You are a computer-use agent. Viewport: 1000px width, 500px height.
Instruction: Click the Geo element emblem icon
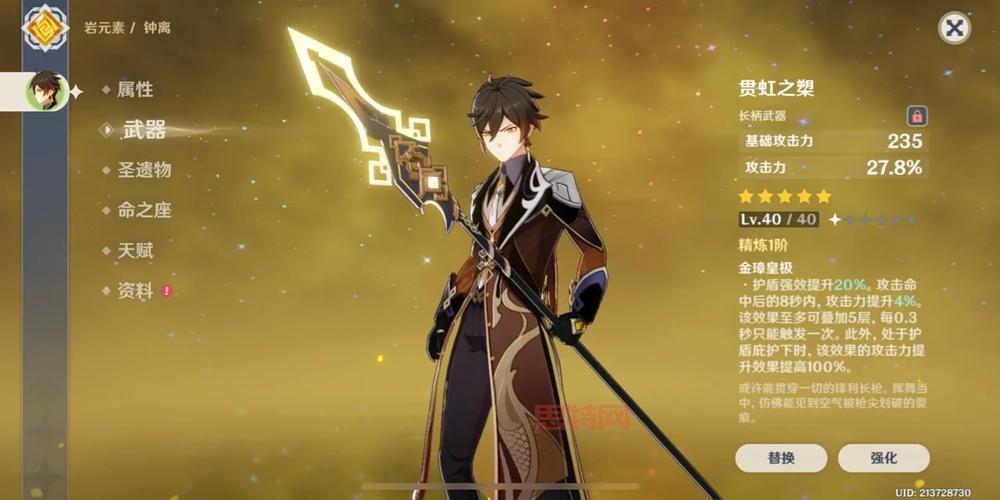45,27
